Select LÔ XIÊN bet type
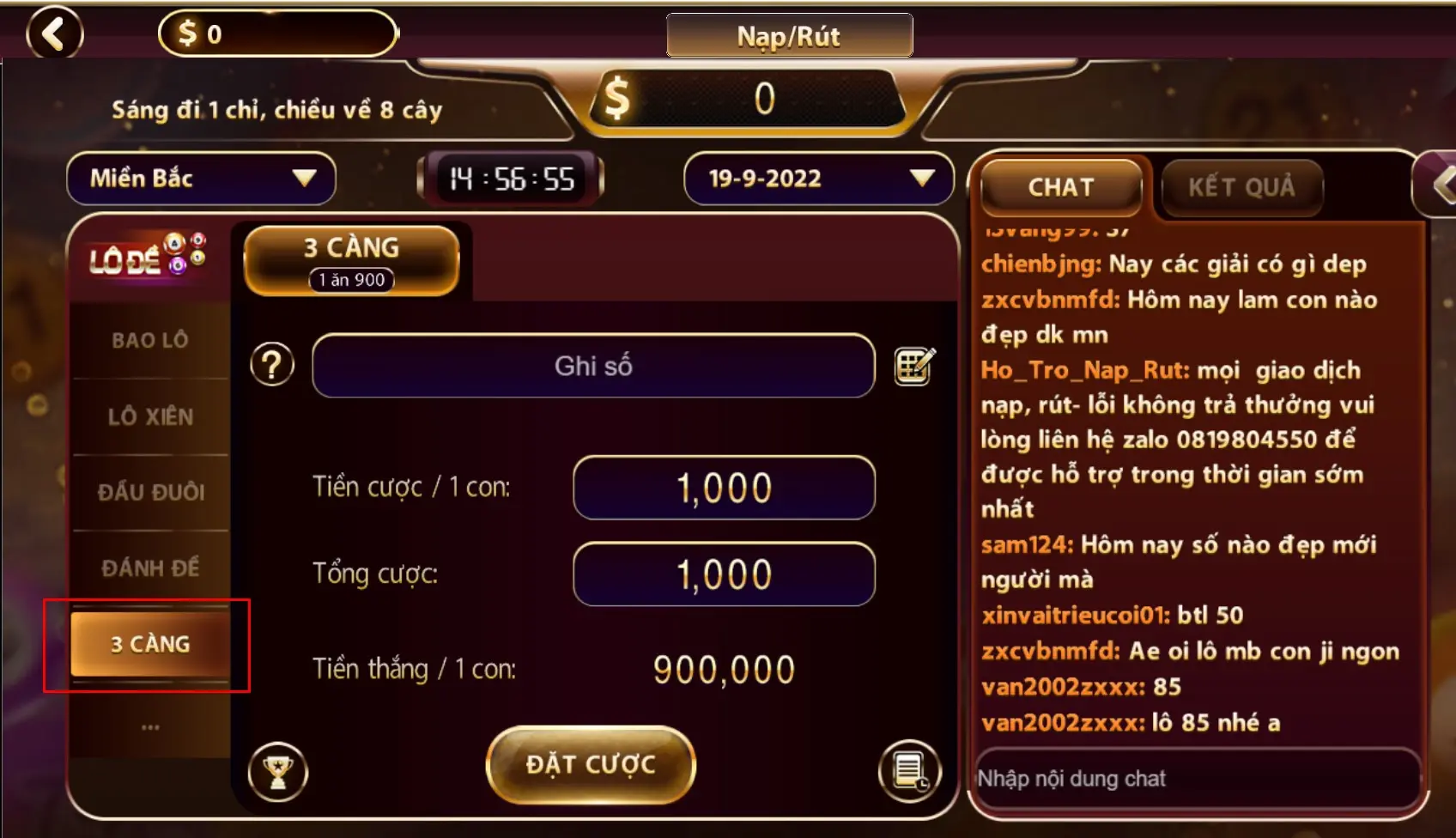The width and height of the screenshot is (1456, 838). click(x=150, y=416)
